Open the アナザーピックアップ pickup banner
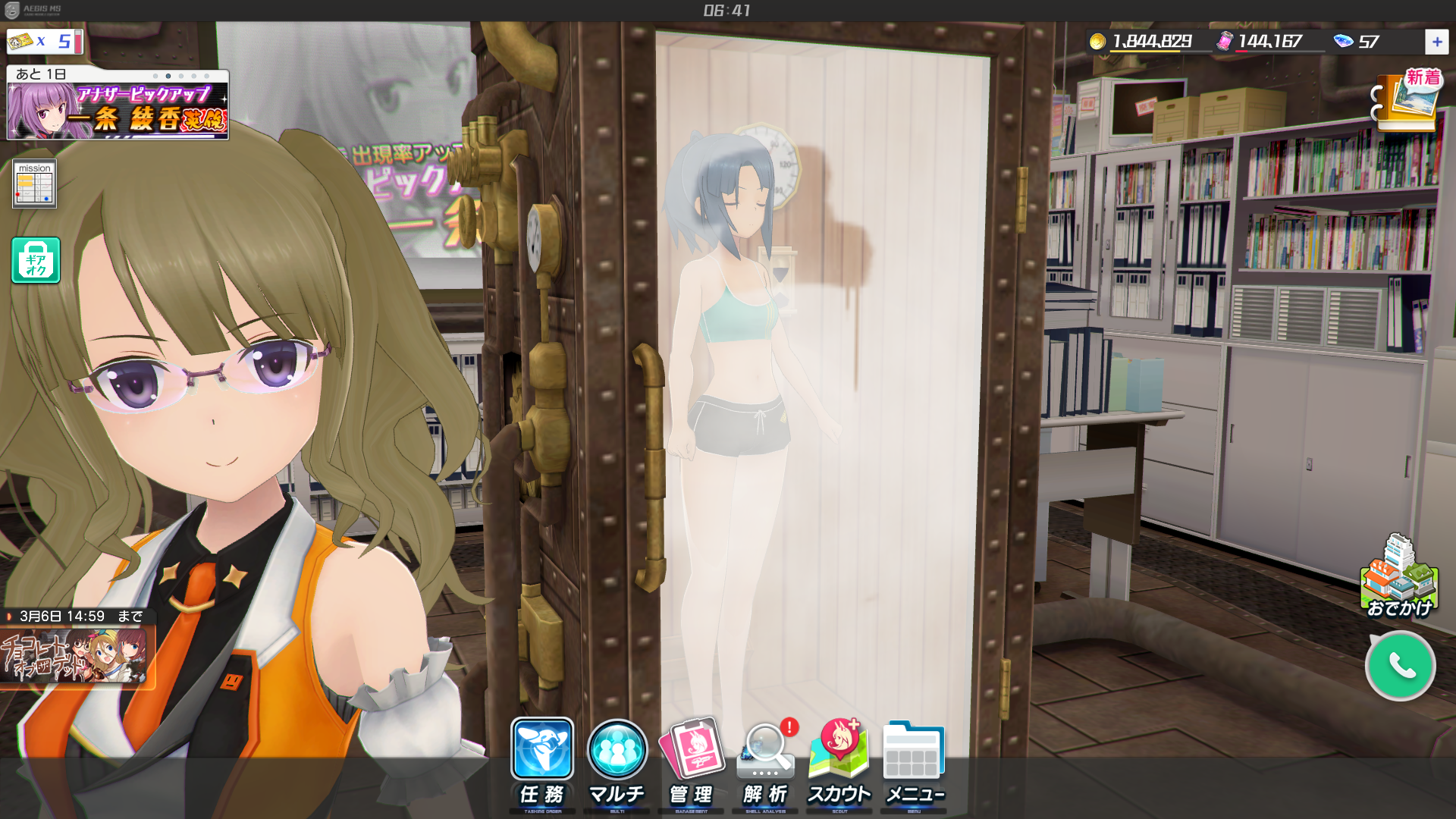The height and width of the screenshot is (819, 1456). tap(118, 111)
